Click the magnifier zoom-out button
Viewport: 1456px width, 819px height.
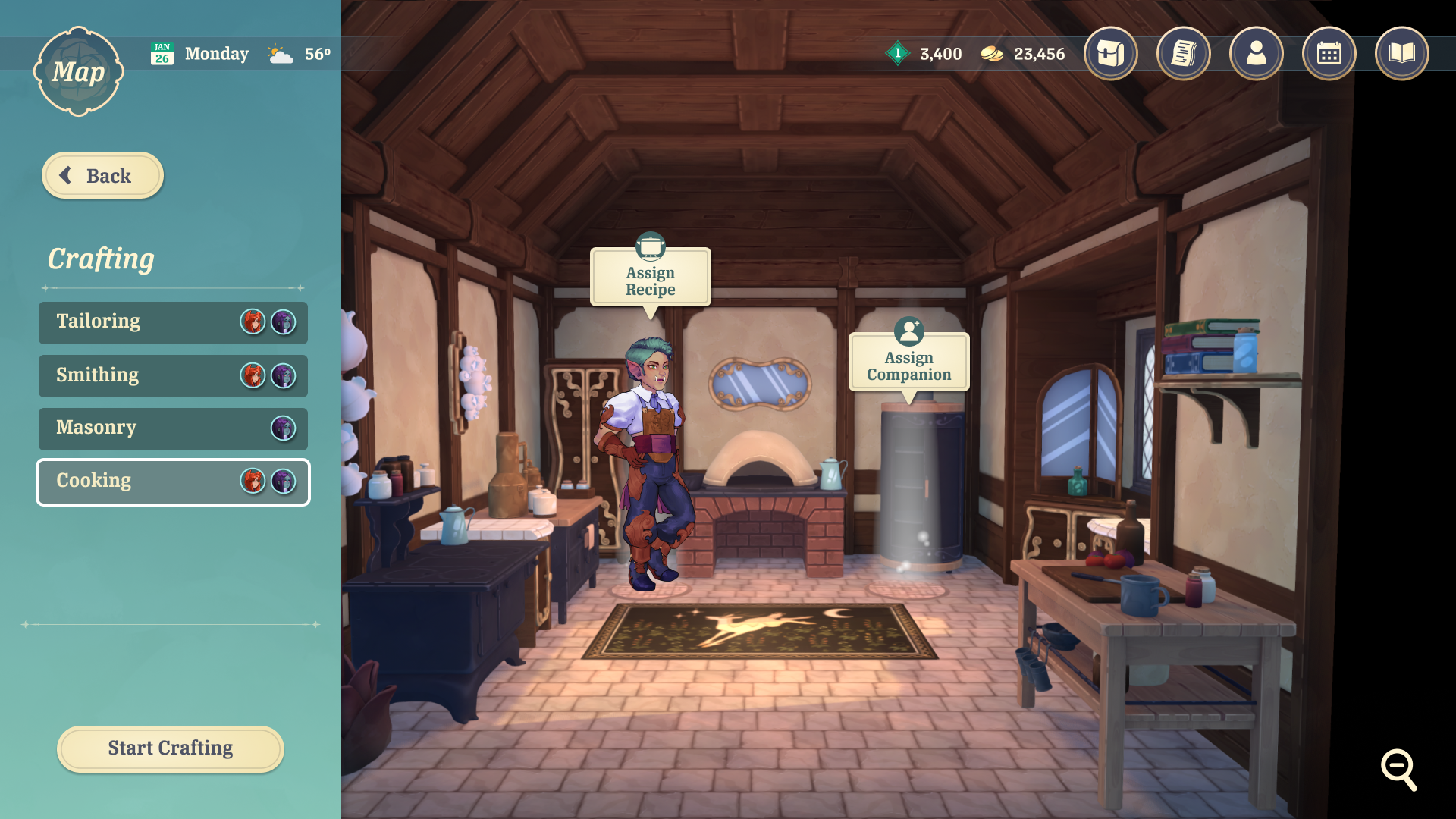(1398, 769)
